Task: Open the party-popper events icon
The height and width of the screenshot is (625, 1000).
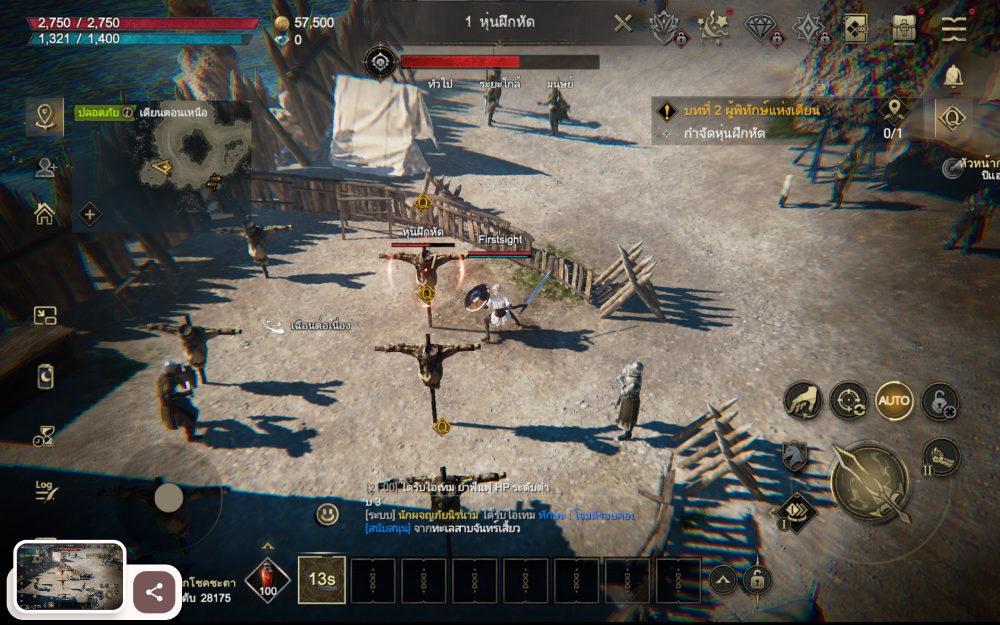Action: tap(713, 27)
